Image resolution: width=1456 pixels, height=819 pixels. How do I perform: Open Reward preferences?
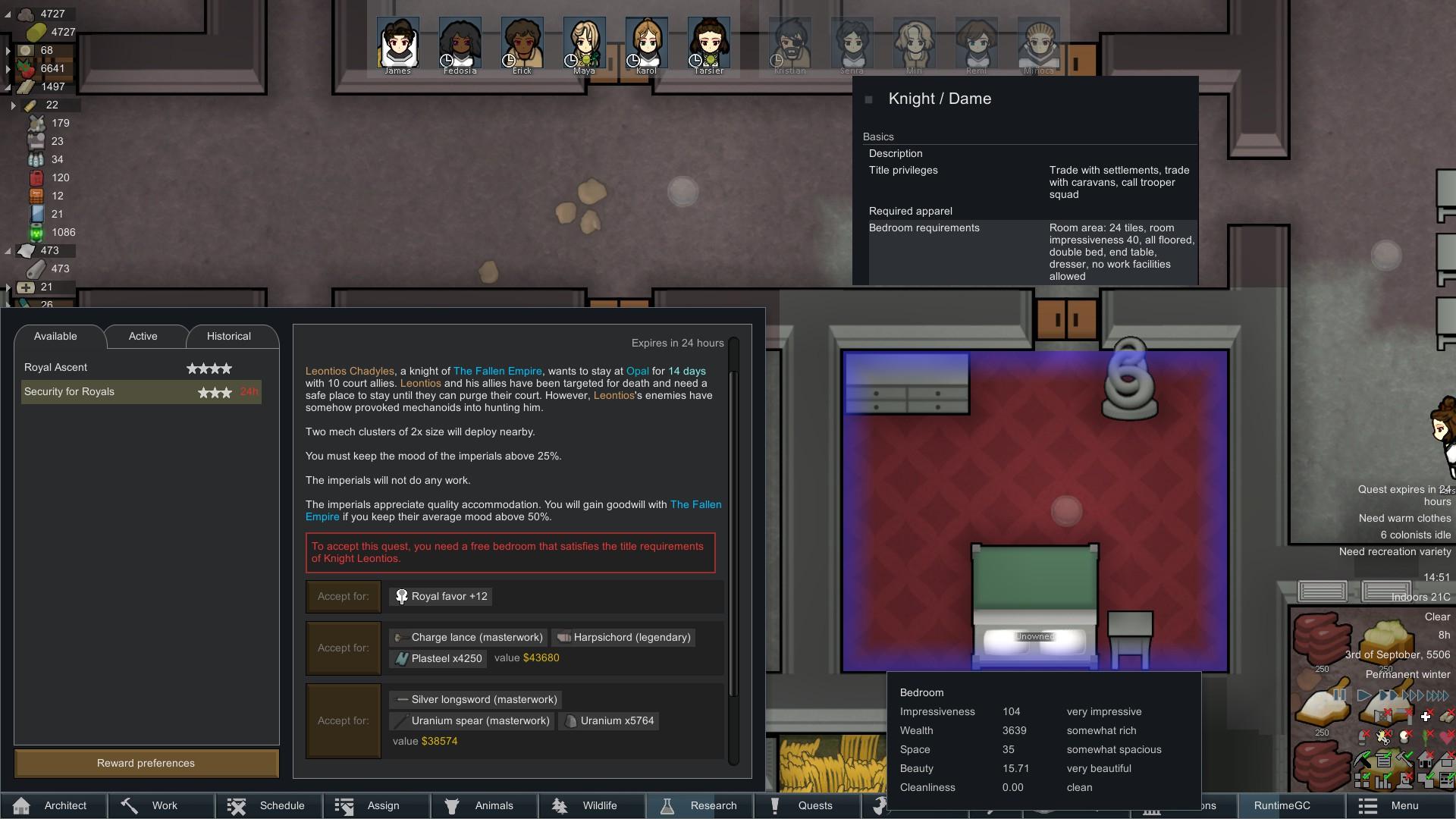(x=146, y=763)
